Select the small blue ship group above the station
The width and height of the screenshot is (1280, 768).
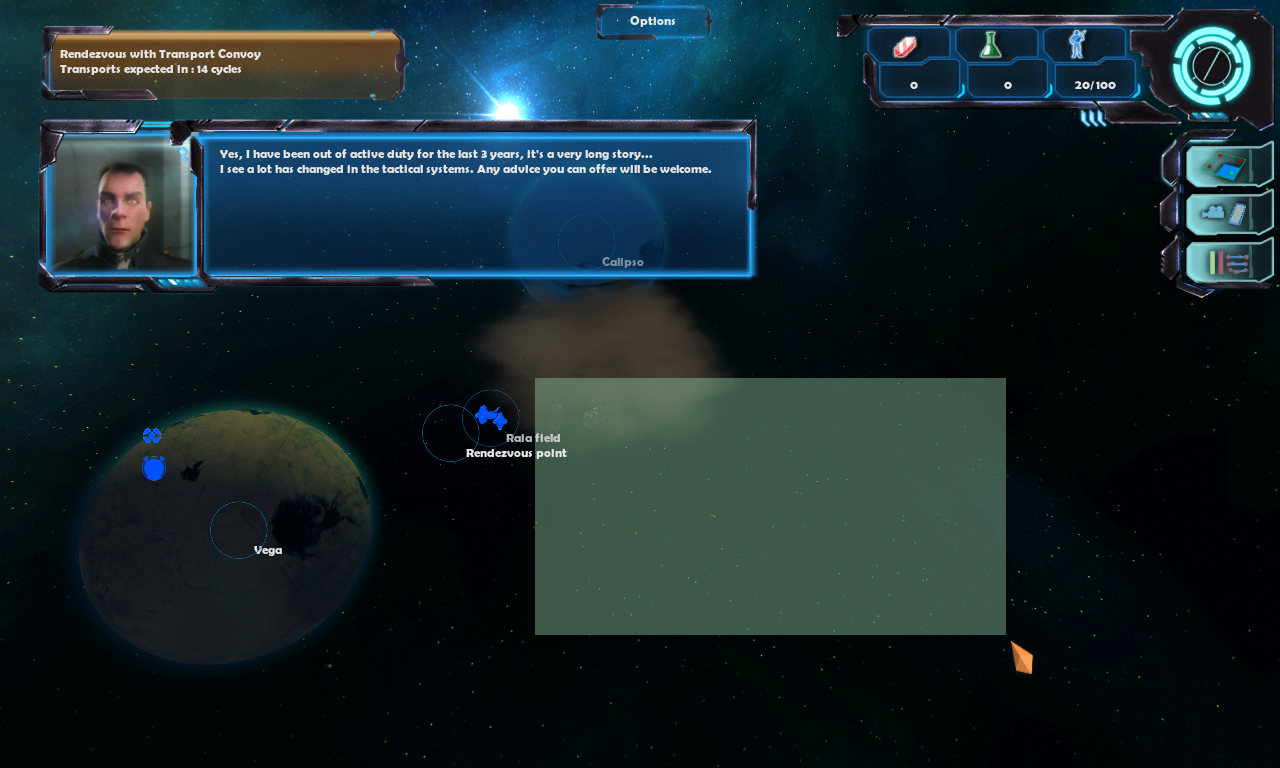(x=152, y=435)
